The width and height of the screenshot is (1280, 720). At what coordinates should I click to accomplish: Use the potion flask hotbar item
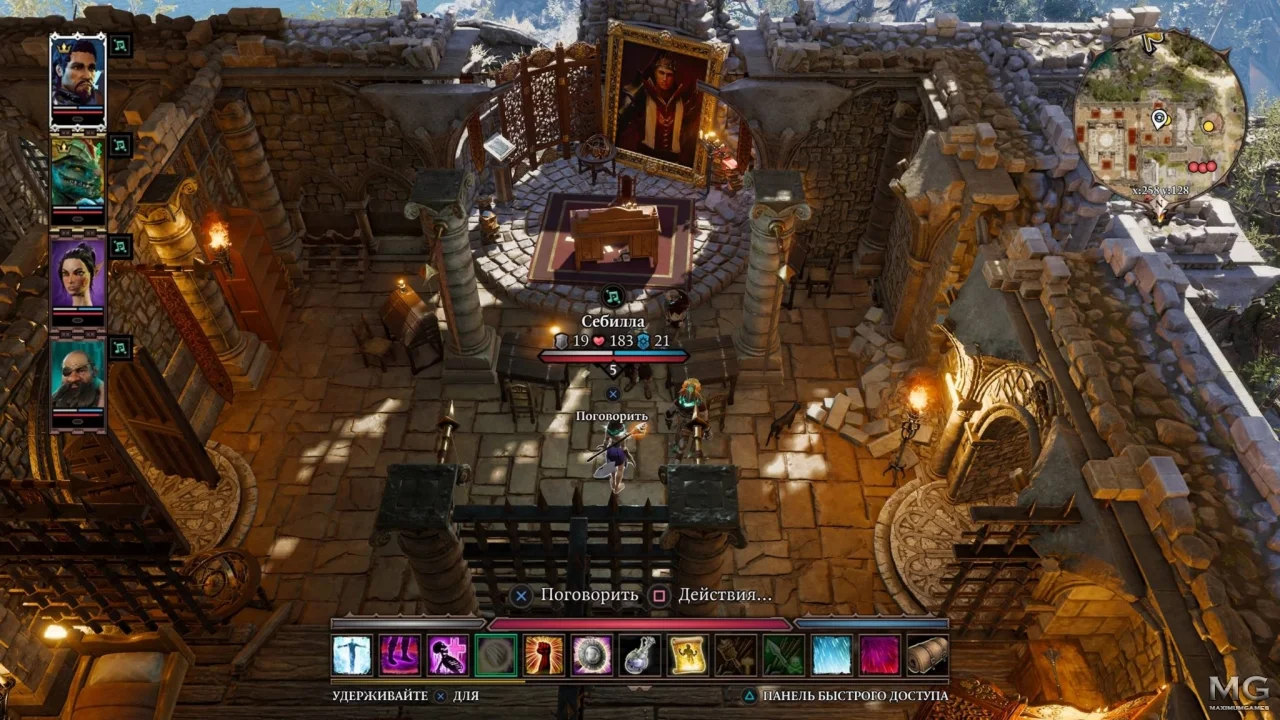pyautogui.click(x=640, y=655)
